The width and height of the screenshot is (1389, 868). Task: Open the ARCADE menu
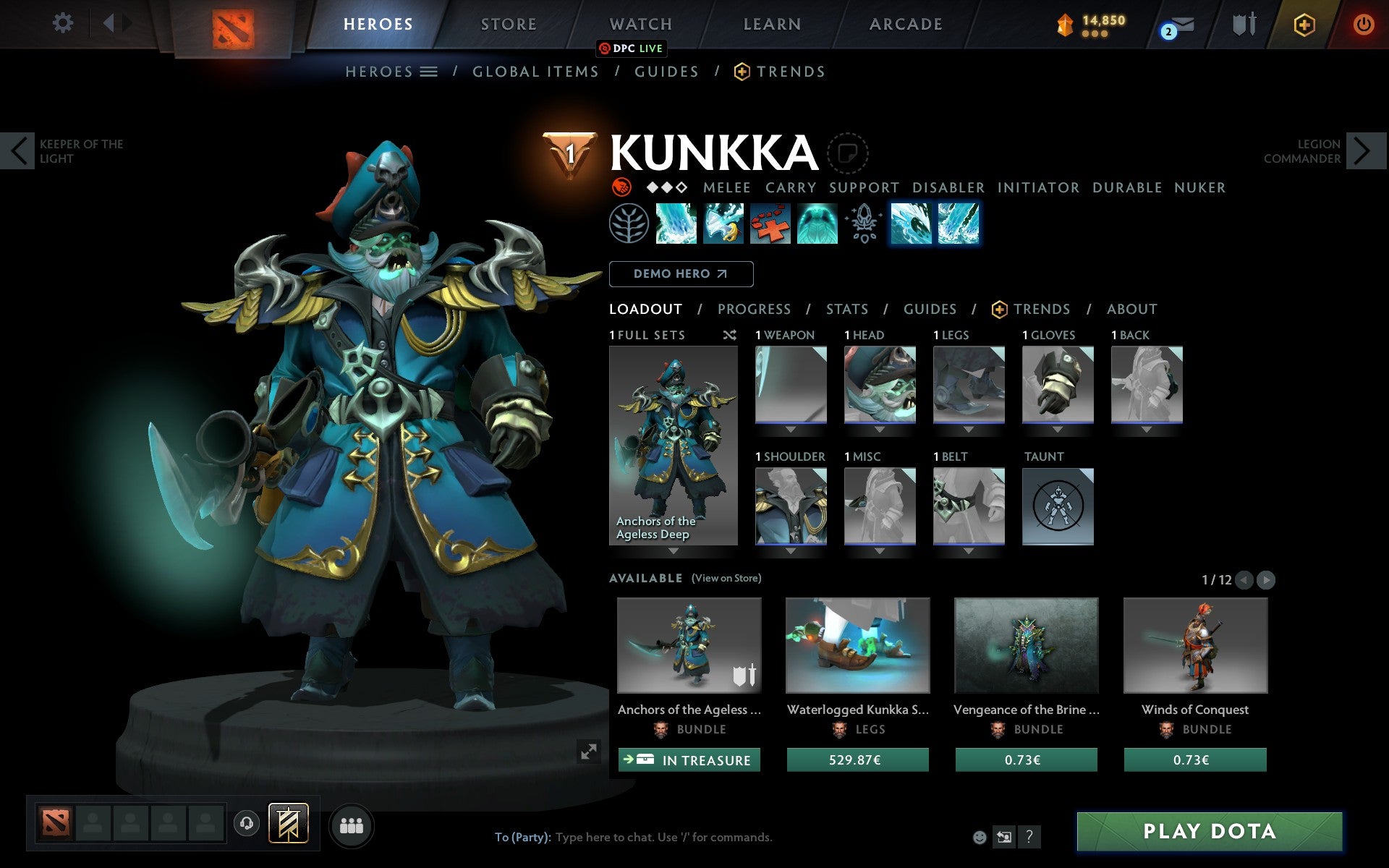904,24
